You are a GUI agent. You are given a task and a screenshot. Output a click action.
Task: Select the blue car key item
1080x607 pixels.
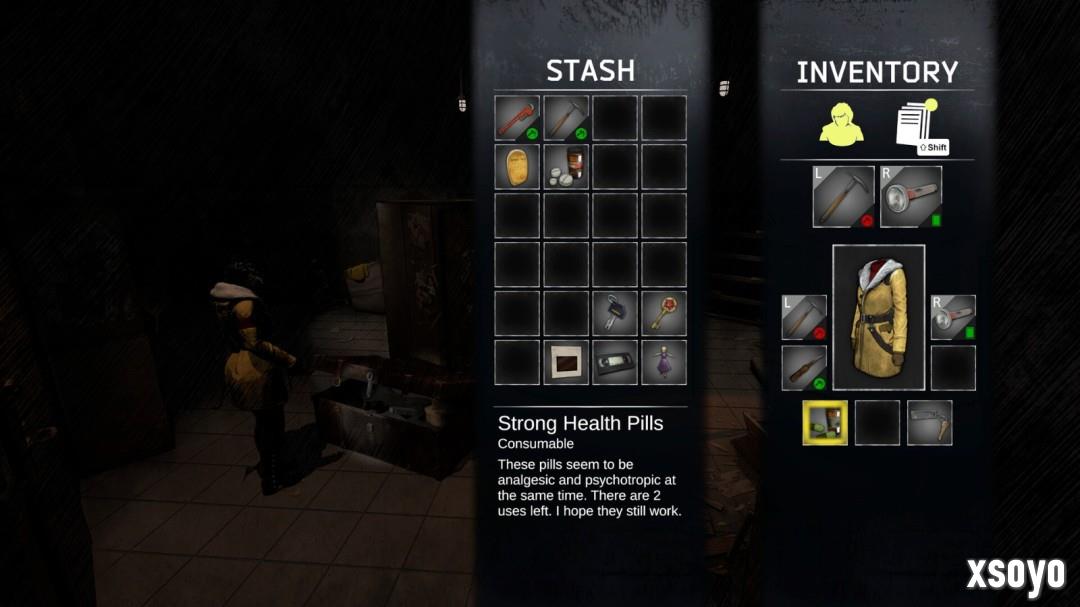[615, 313]
